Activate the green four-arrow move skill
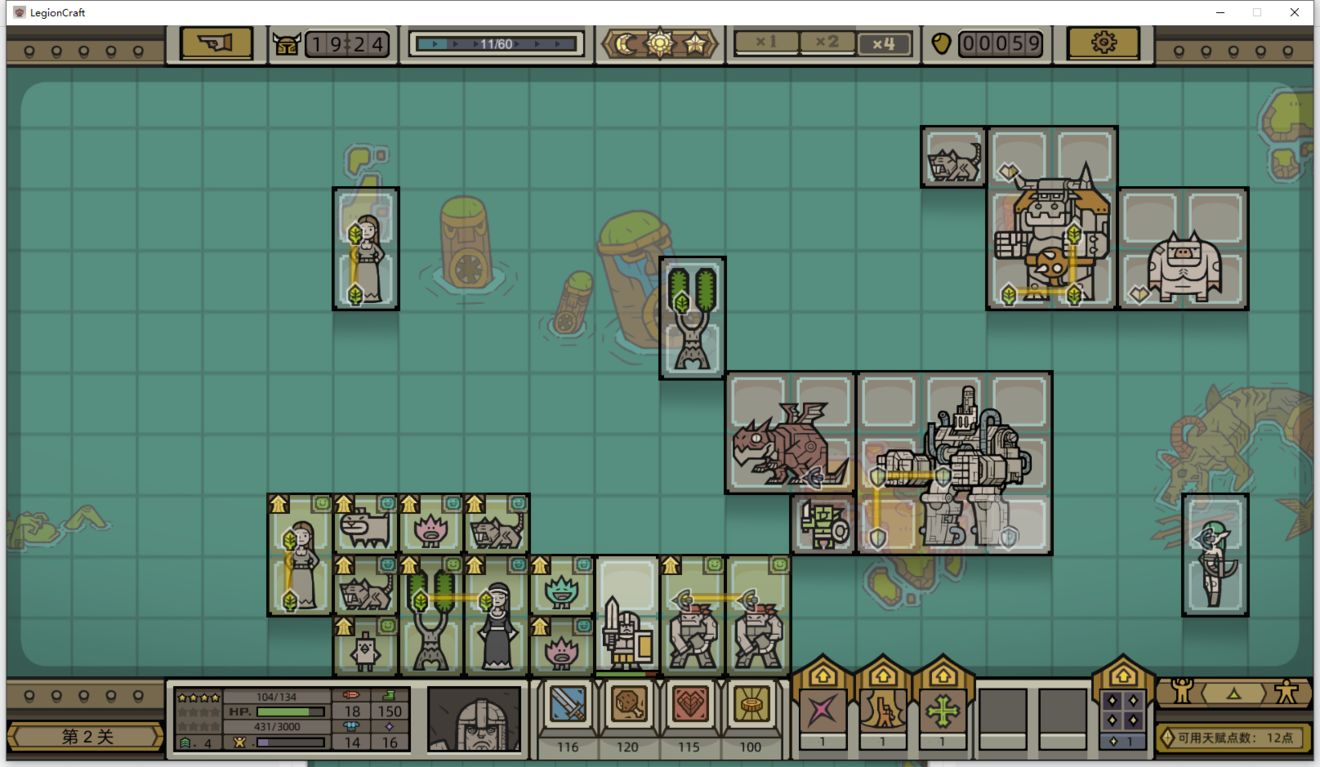Viewport: 1320px width, 767px height. coord(942,712)
